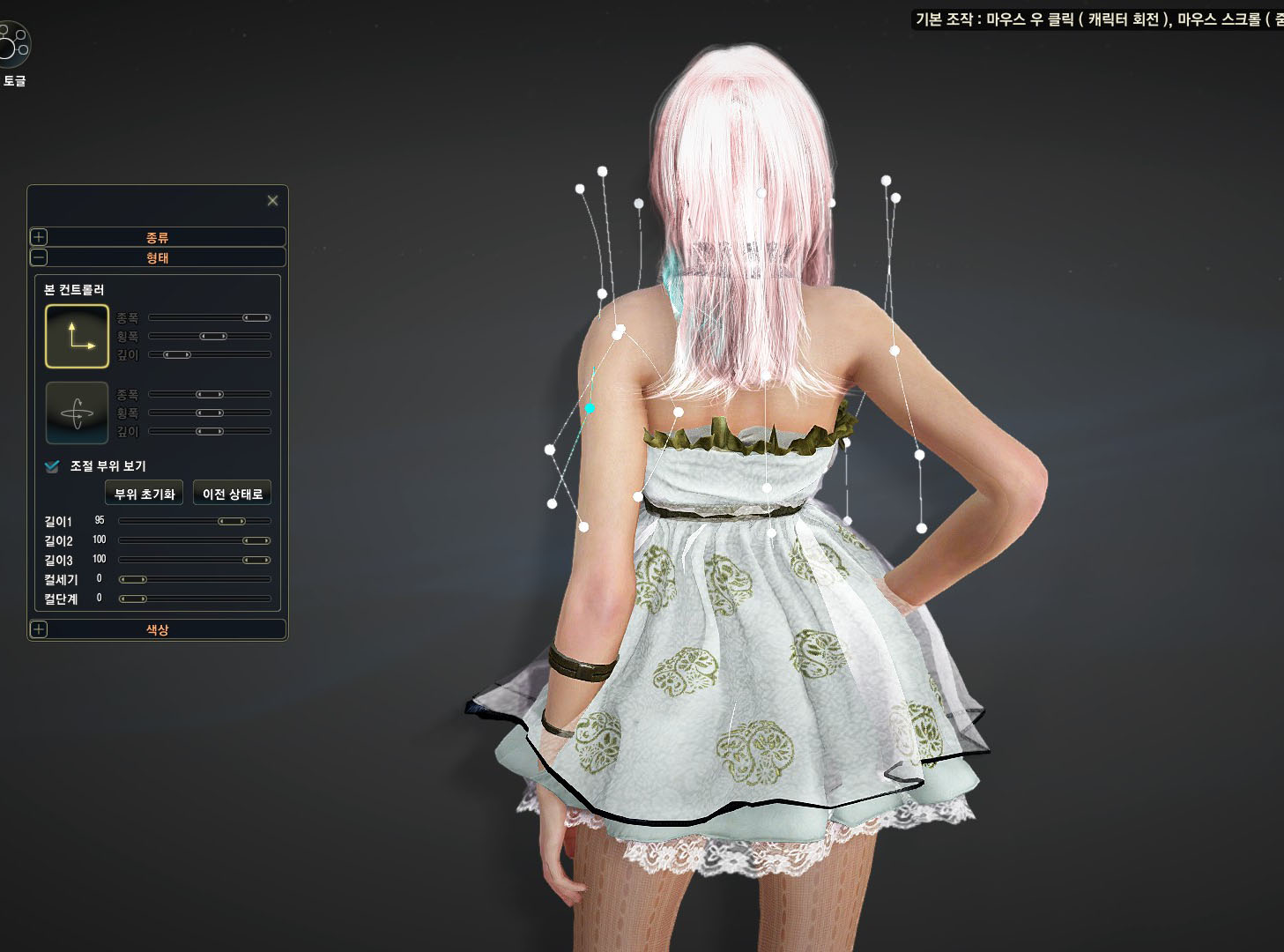
Task: Click the 토글 toggle icon
Action: pyautogui.click(x=14, y=45)
